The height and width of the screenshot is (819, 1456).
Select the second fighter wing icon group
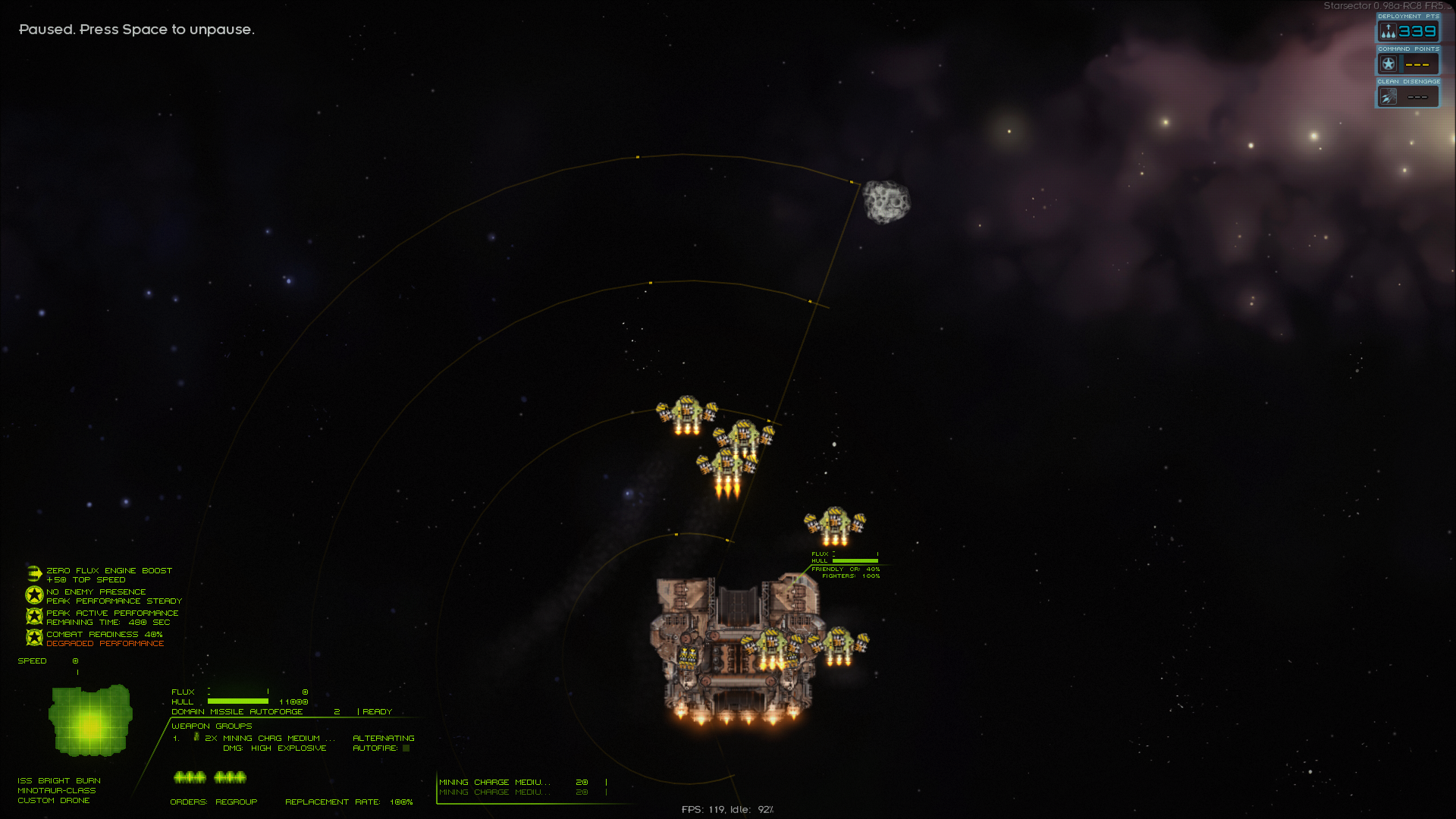[230, 777]
